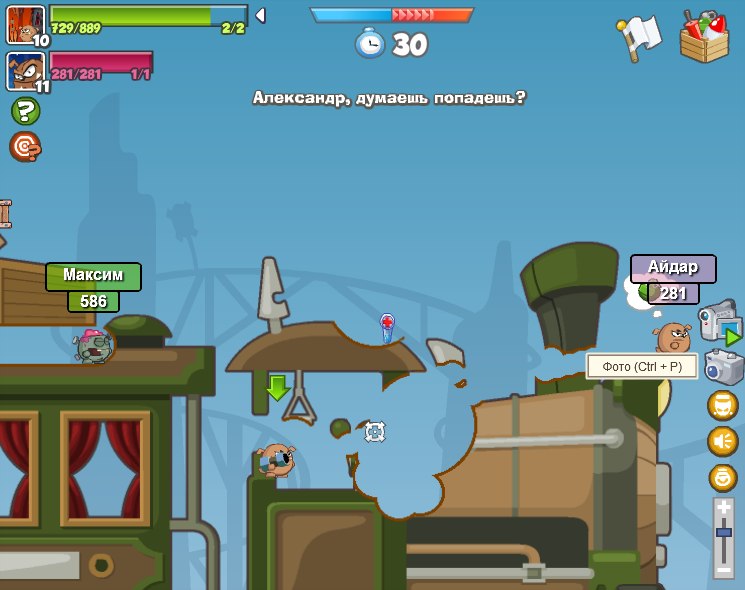Select the level 10 team avatar

click(x=24, y=24)
